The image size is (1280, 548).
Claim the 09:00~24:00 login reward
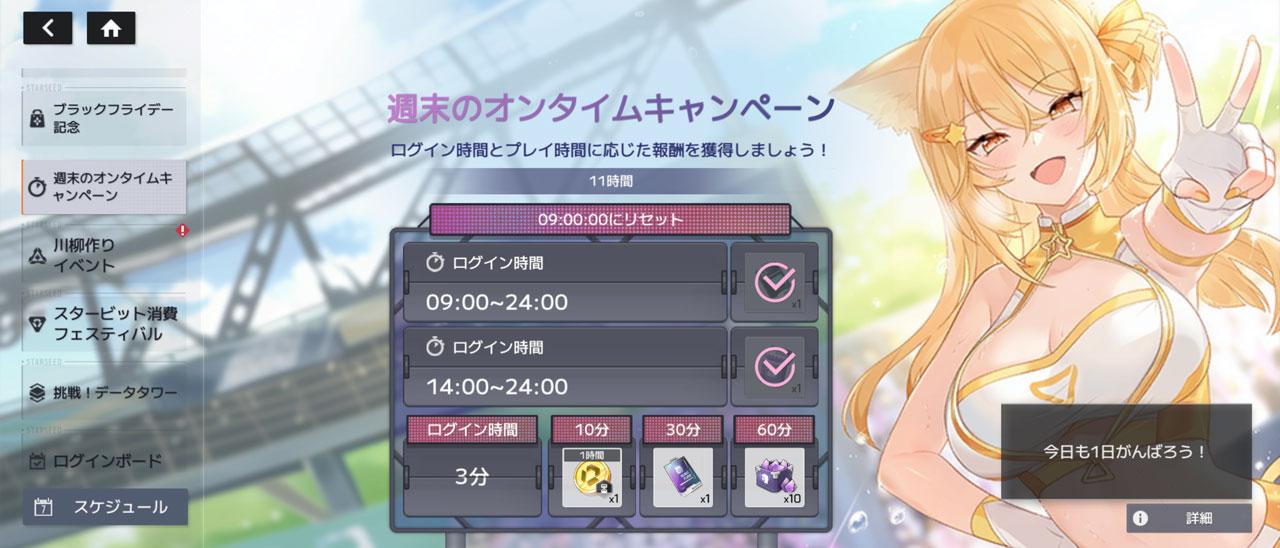774,282
